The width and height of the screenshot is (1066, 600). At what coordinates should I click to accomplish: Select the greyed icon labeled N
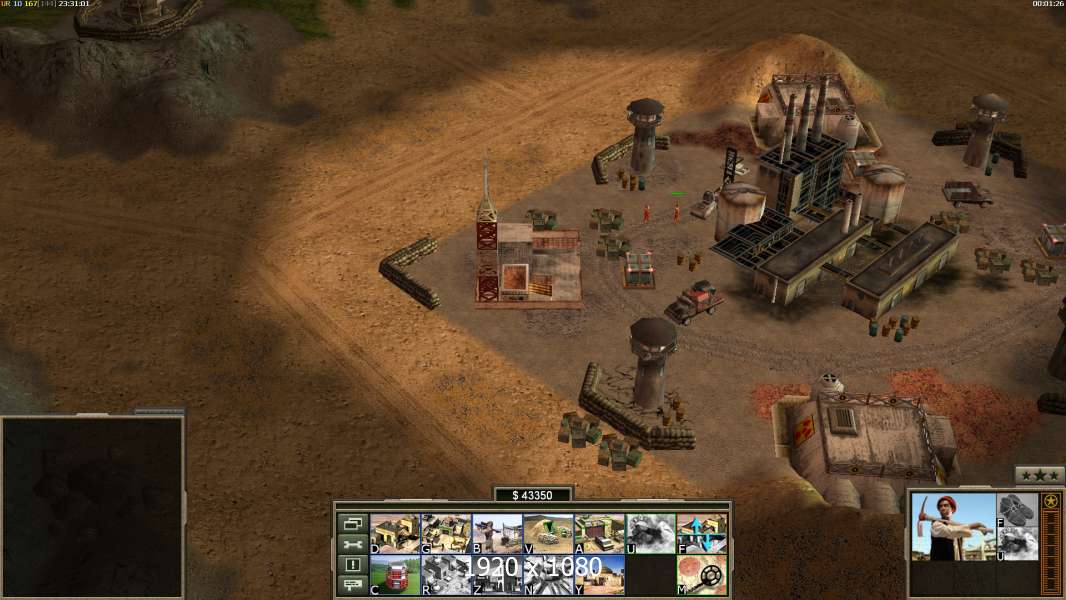[548, 575]
